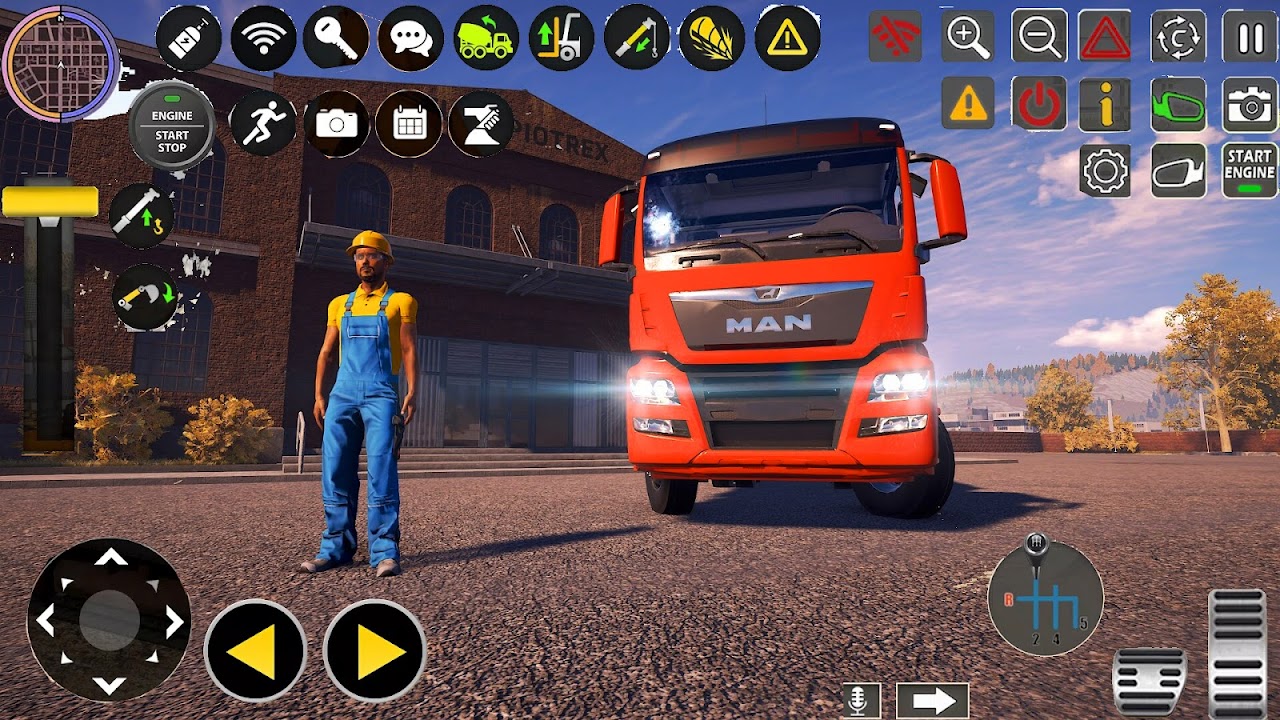
Task: Steer right with the yellow arrow button
Action: [375, 651]
